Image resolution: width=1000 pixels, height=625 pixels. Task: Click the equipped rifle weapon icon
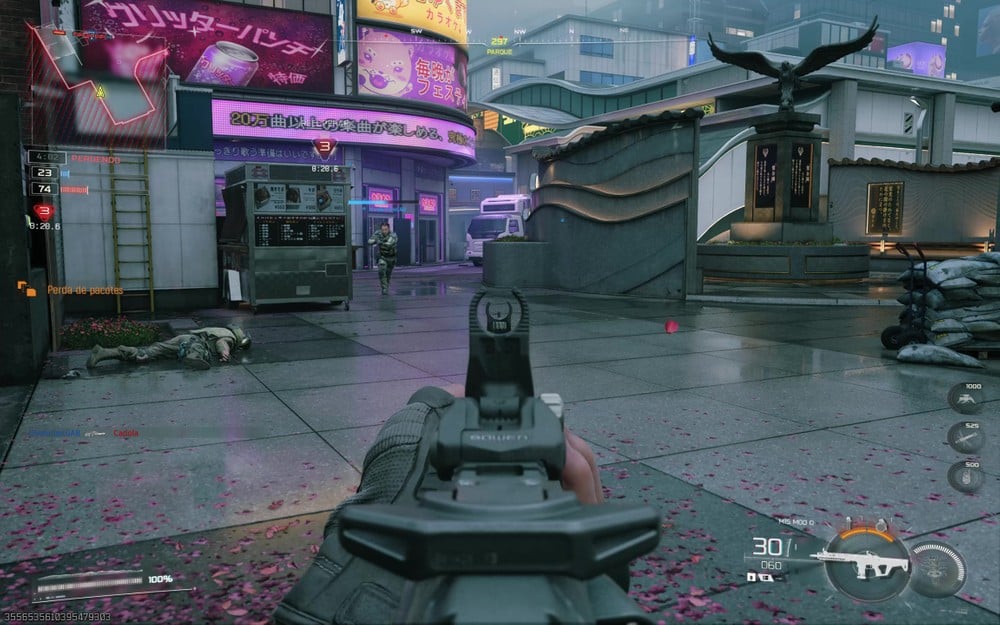(x=860, y=563)
